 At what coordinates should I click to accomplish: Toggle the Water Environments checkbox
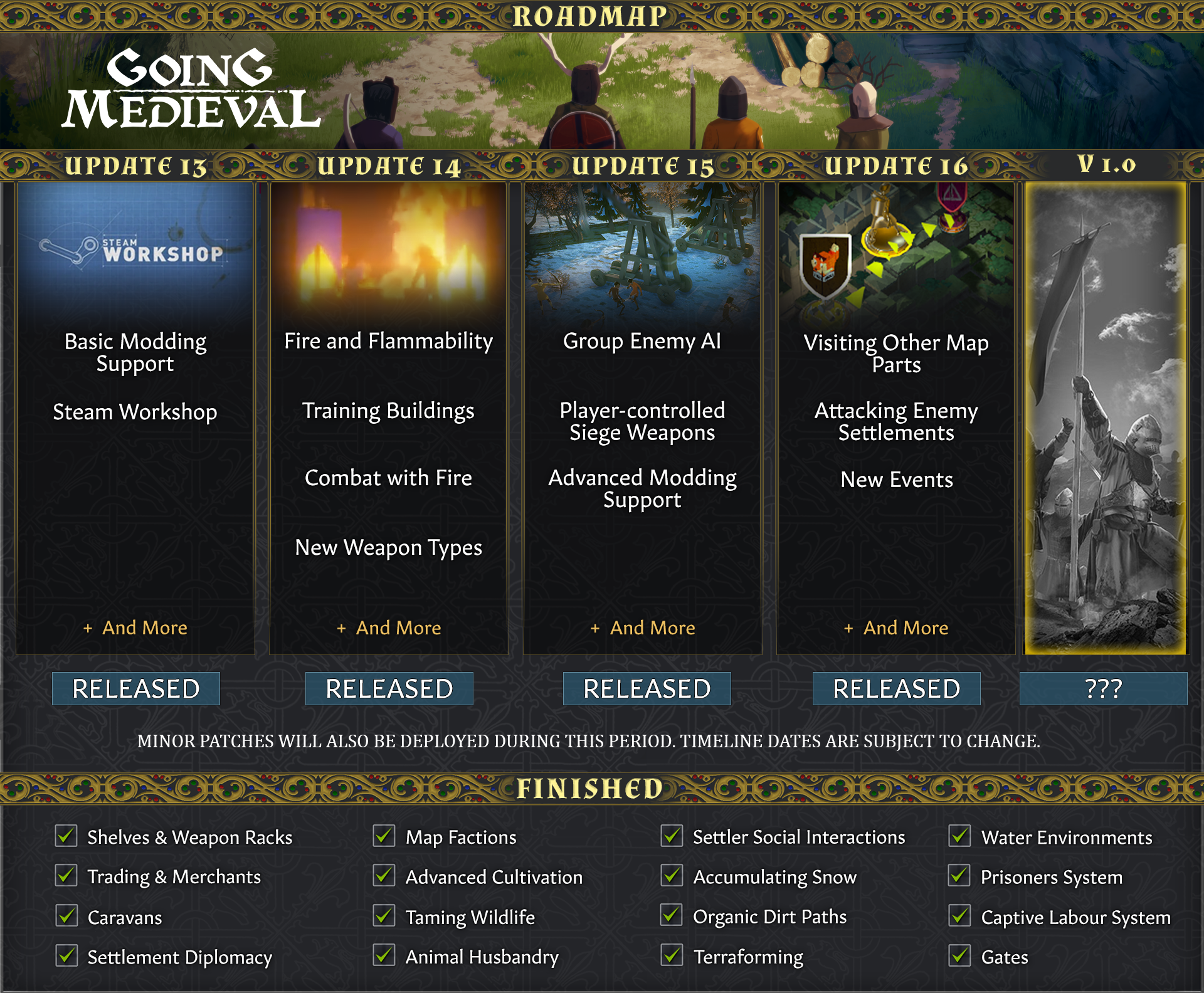(x=959, y=836)
